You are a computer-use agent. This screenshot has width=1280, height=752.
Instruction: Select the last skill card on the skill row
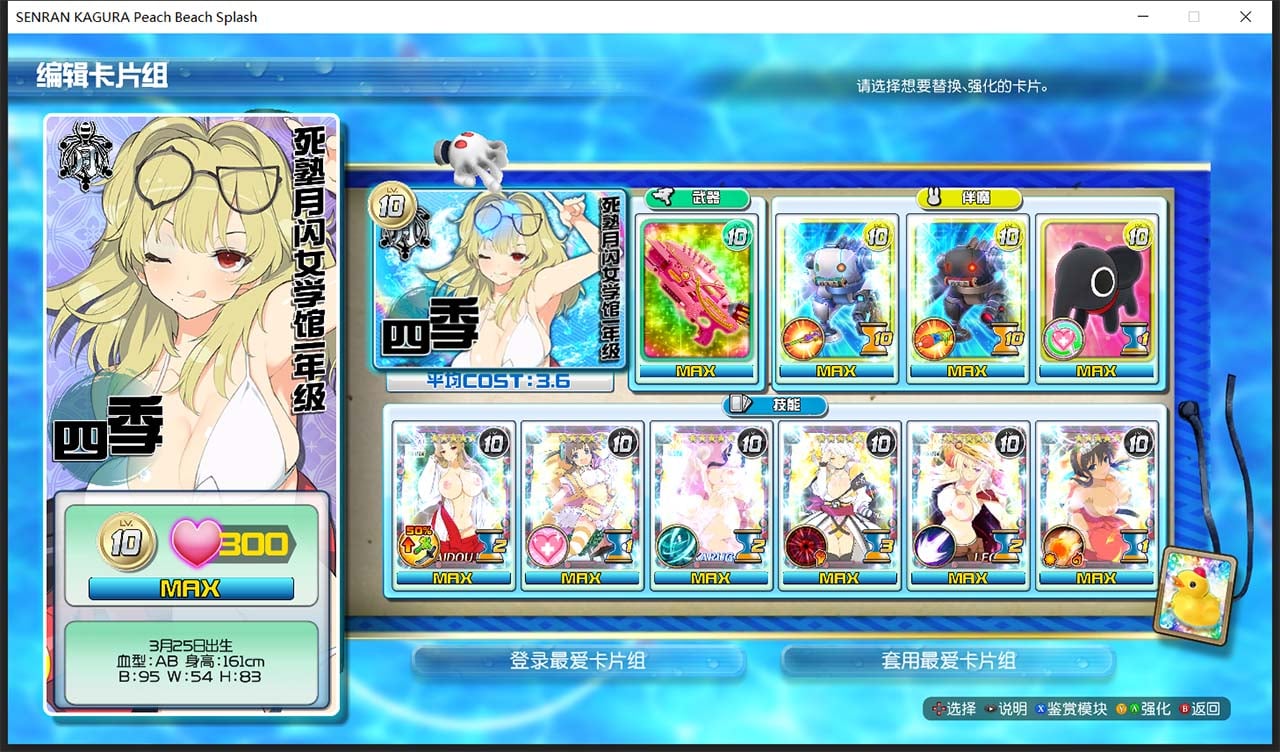click(1097, 505)
